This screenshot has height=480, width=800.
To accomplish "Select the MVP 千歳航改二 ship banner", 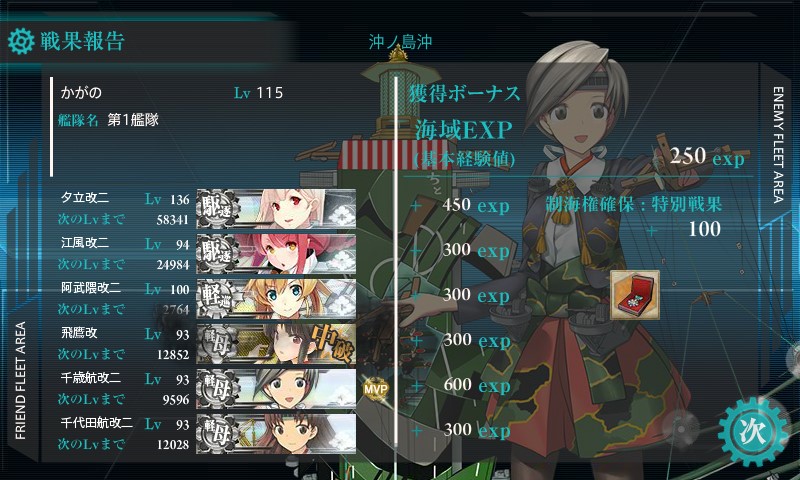I will point(276,387).
